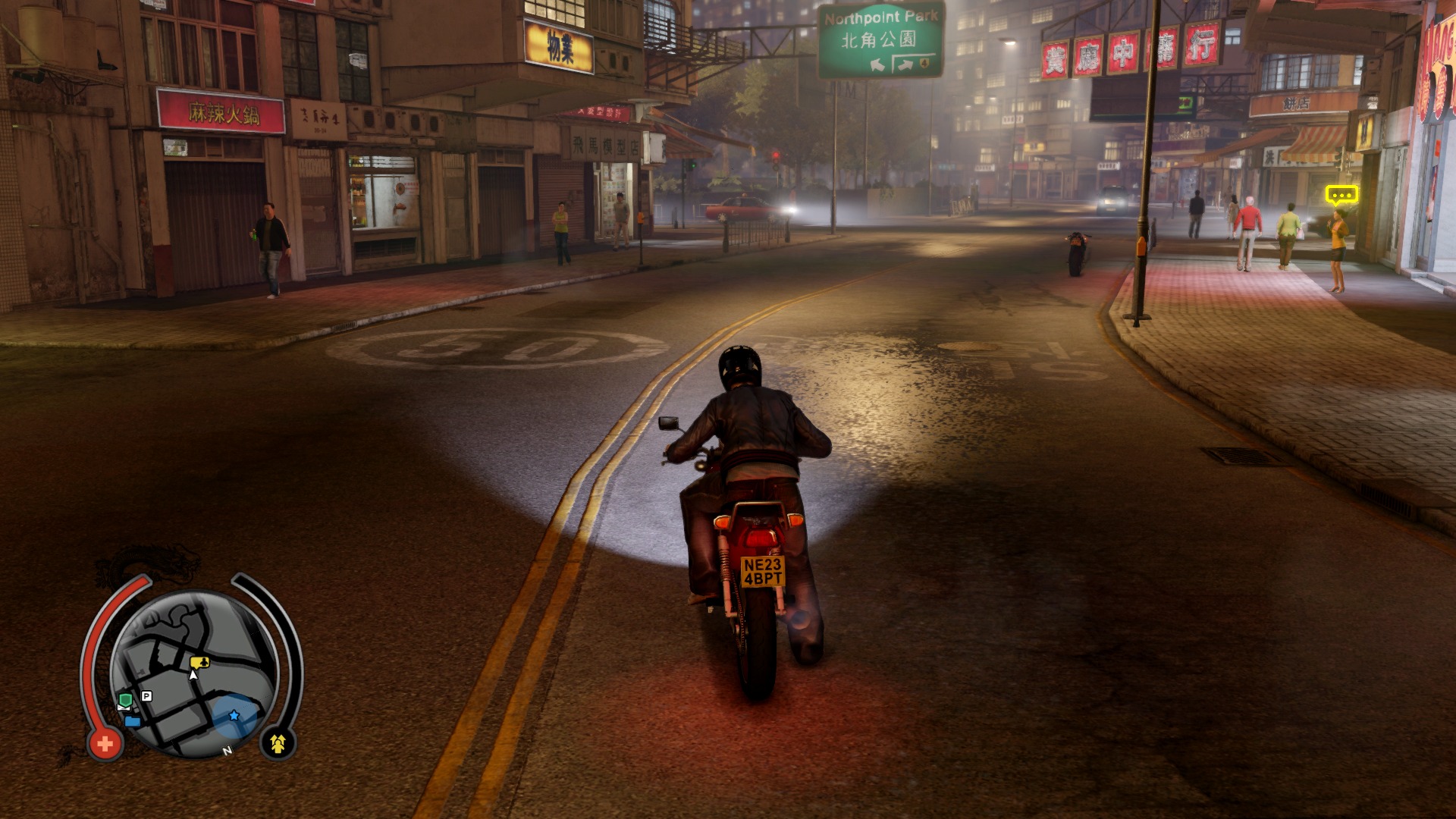Click the left arrow on the Northpoint Park sign
The image size is (1456, 819).
877,66
